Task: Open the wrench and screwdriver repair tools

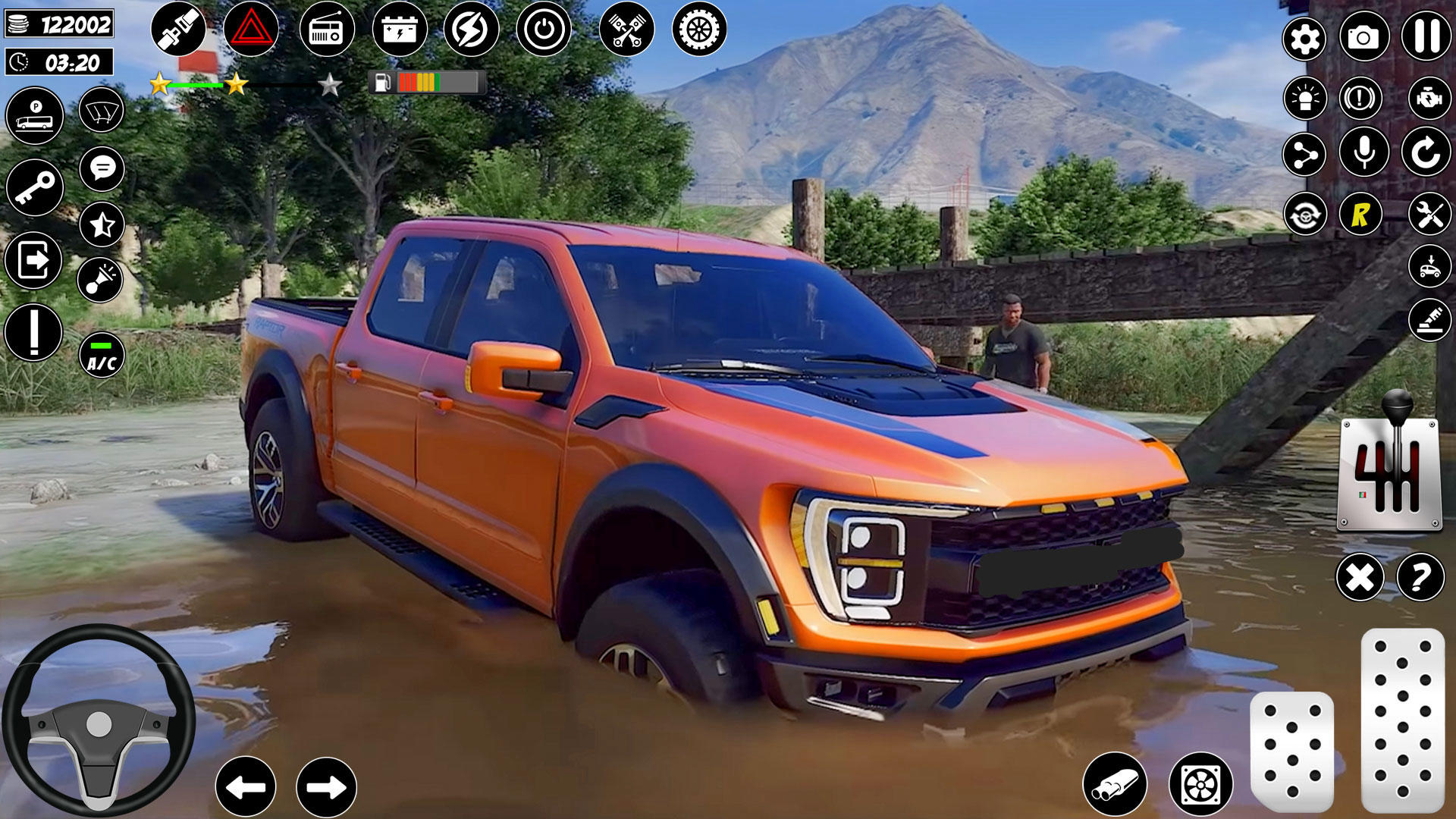Action: click(1429, 215)
